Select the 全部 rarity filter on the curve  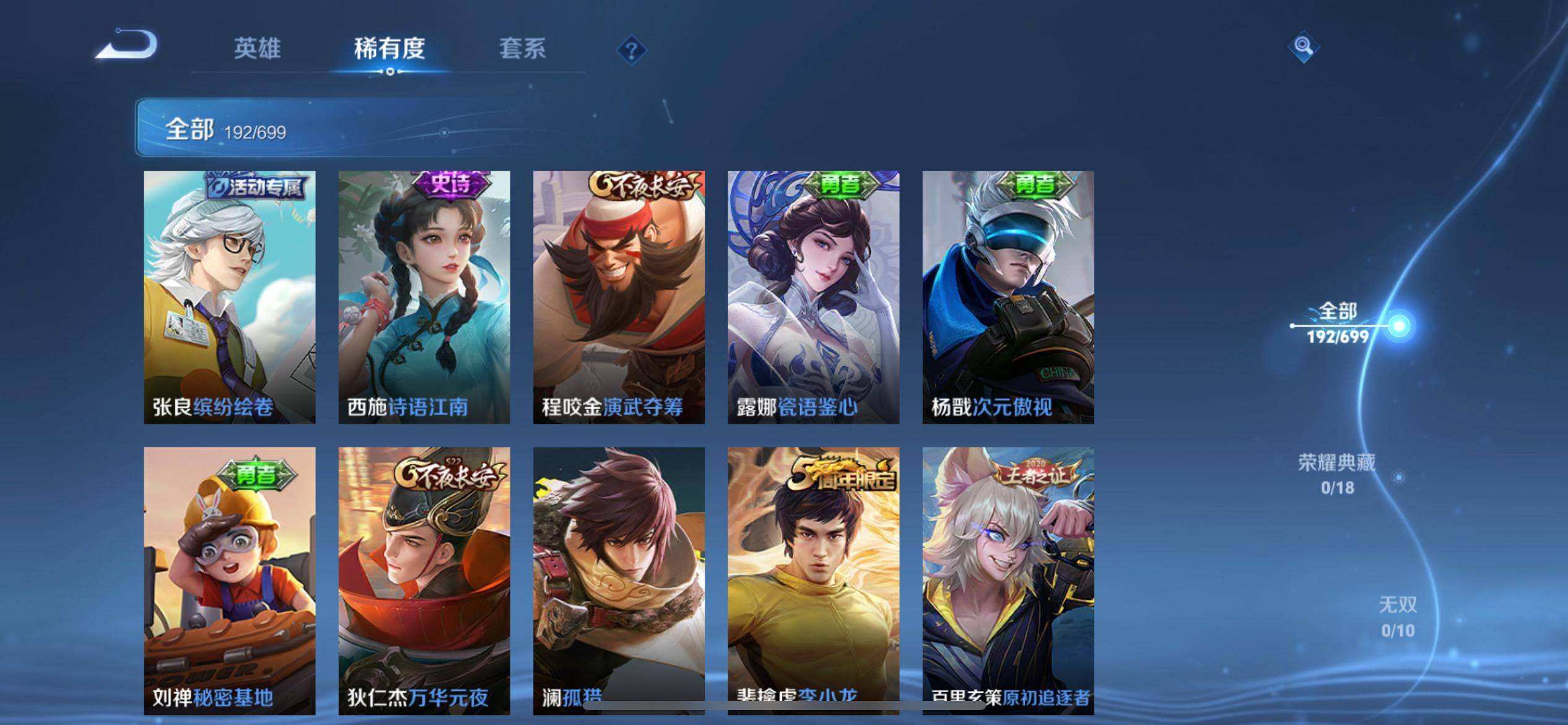pos(1338,323)
